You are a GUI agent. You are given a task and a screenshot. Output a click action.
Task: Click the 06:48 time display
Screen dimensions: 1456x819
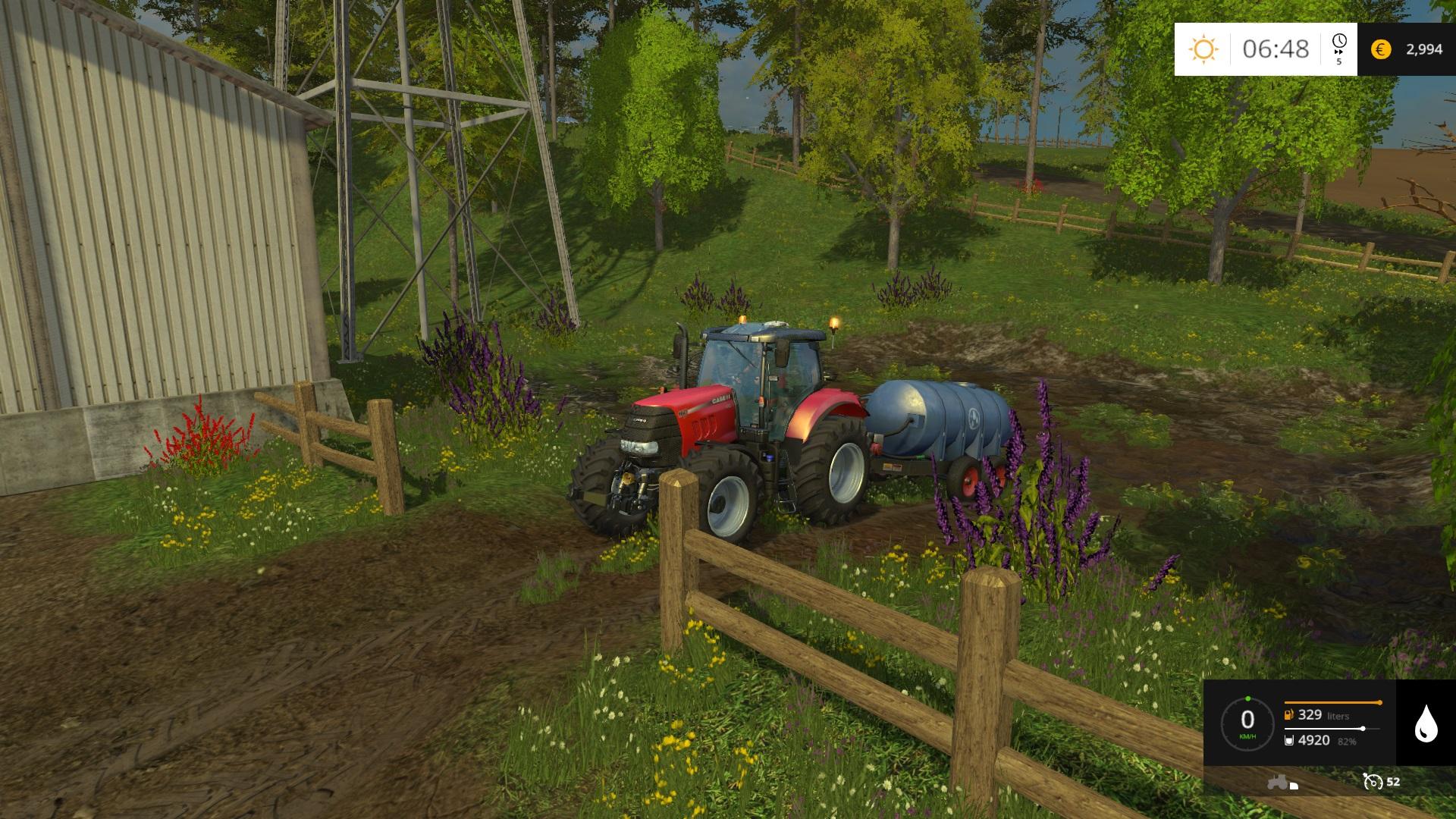[1276, 47]
